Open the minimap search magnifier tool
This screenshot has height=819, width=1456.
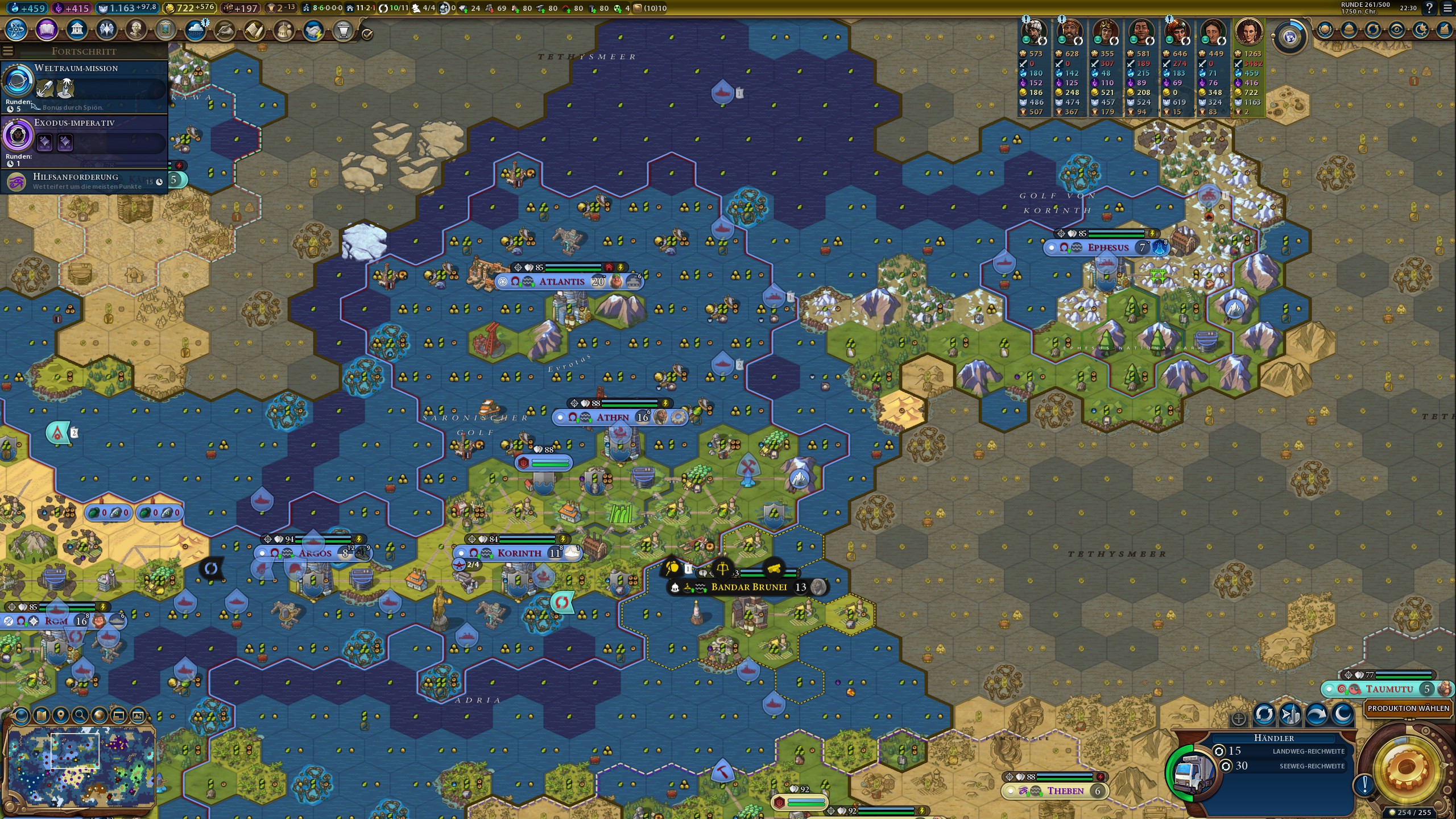(x=80, y=715)
